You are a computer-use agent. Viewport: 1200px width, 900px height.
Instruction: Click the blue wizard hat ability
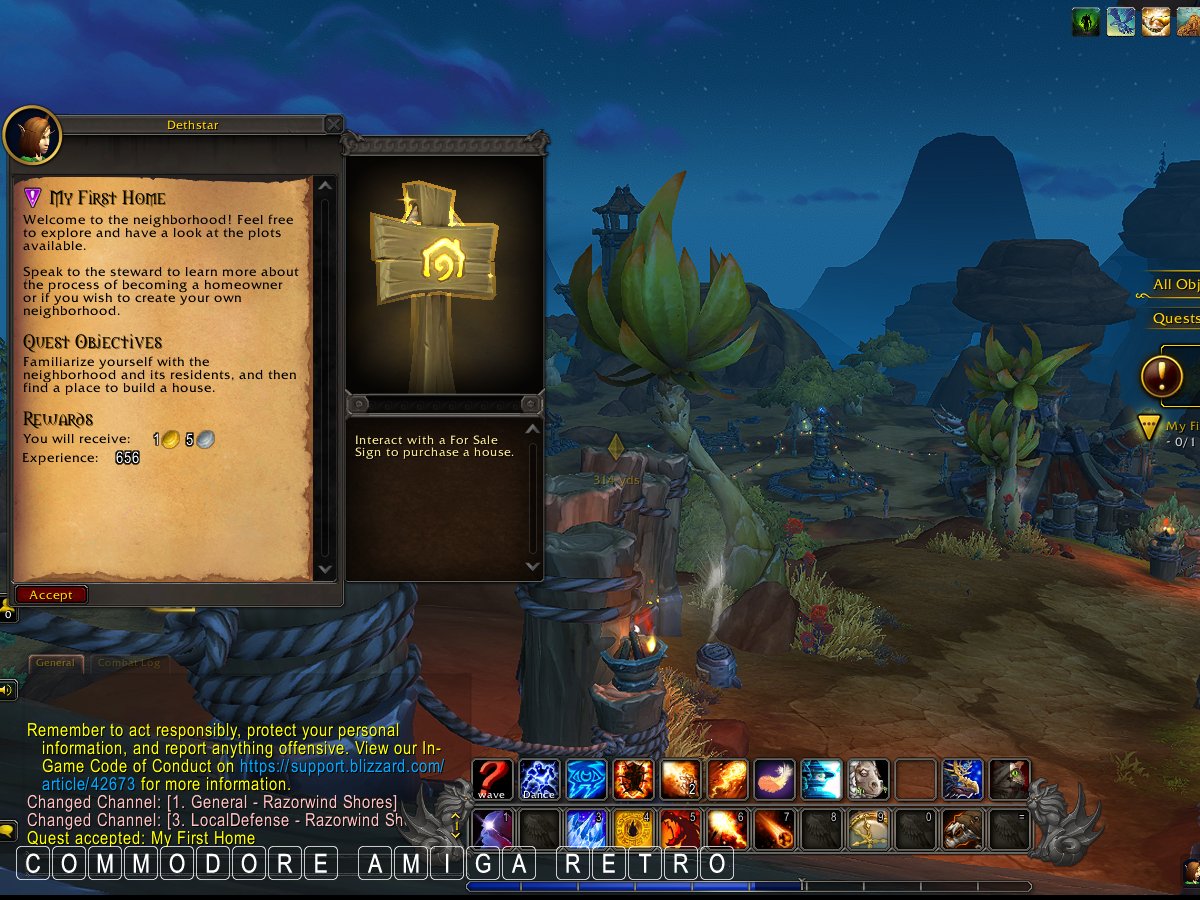(821, 780)
